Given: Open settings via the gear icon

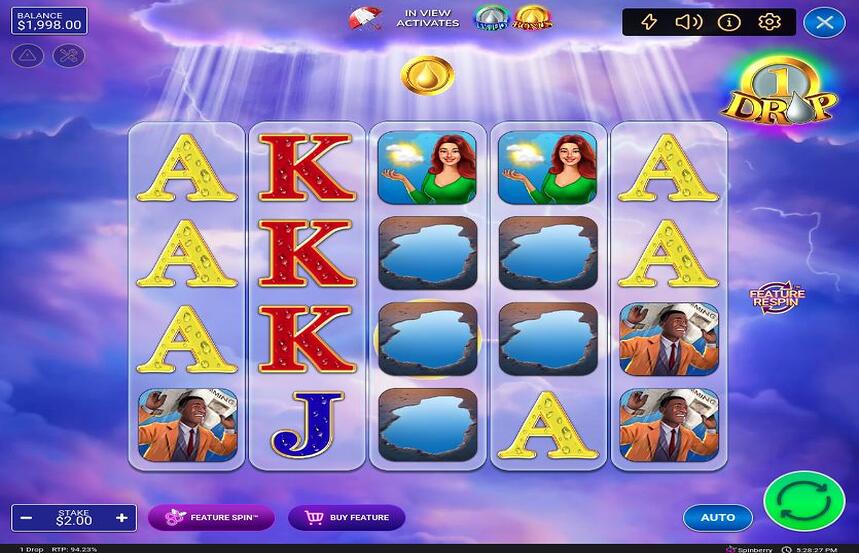Looking at the screenshot, I should [x=769, y=22].
